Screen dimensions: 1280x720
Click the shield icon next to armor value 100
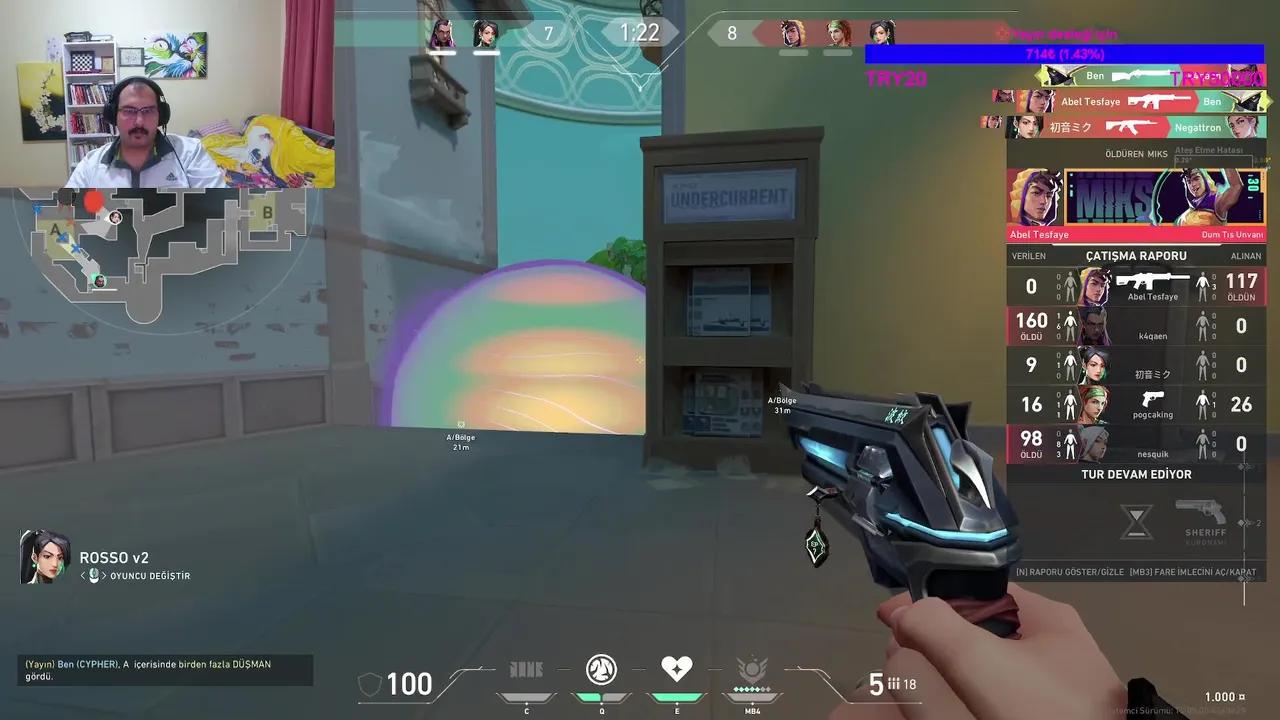tap(371, 684)
